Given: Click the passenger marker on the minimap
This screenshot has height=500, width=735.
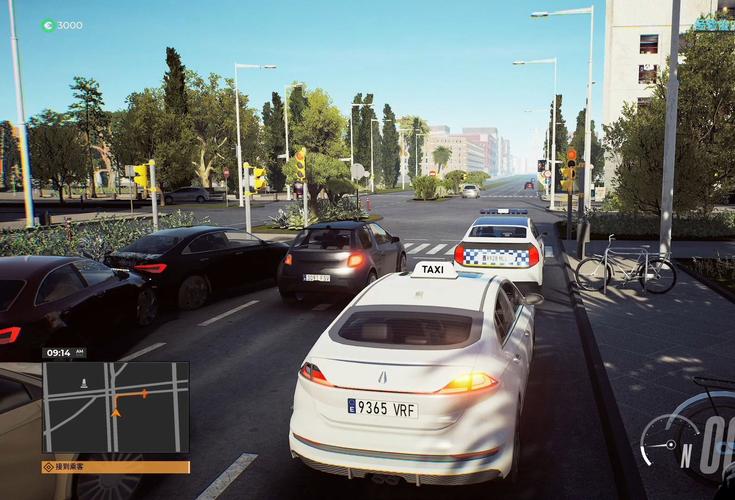Looking at the screenshot, I should click(x=83, y=381).
